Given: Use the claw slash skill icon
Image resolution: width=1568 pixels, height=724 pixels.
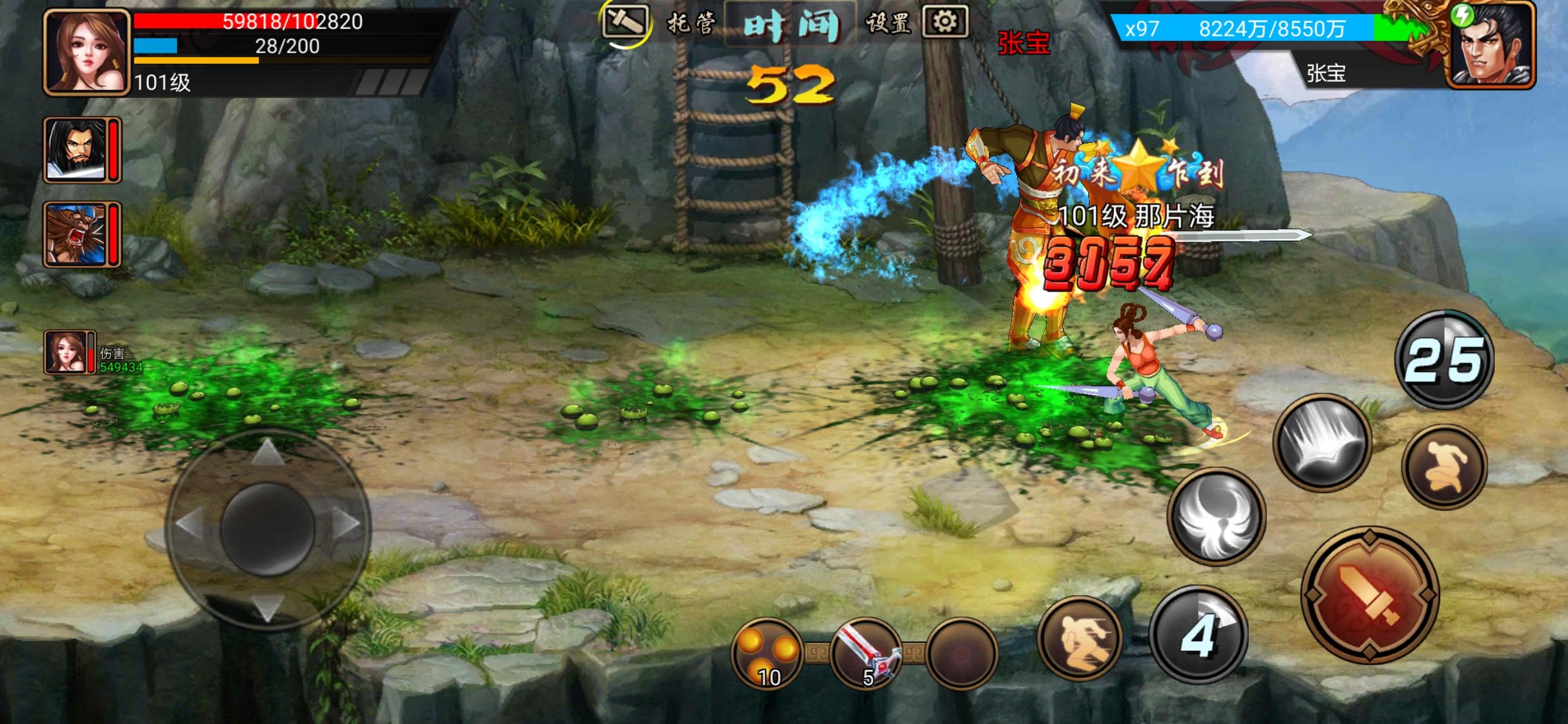Looking at the screenshot, I should 1322,442.
